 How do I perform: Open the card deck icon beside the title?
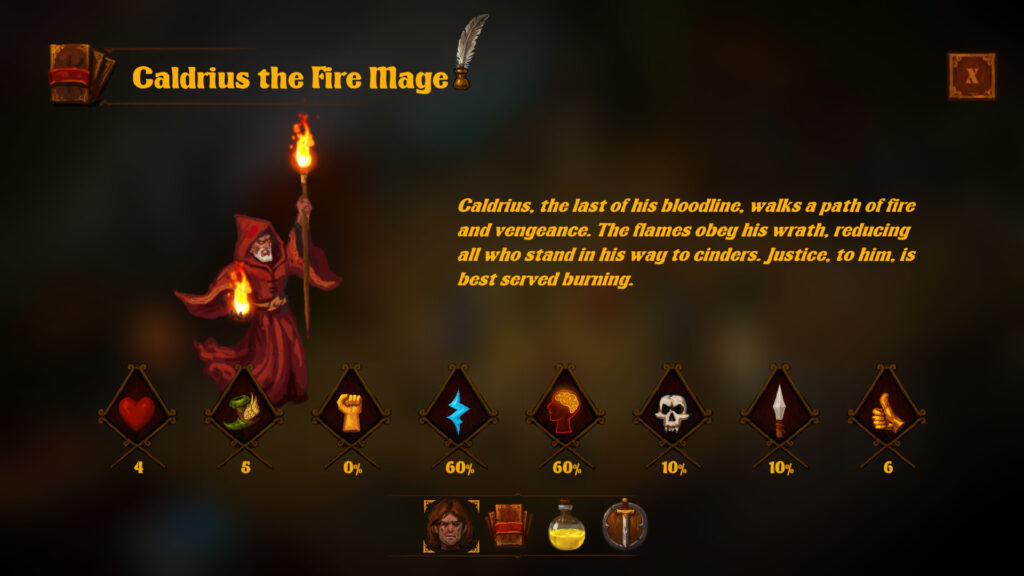78,74
